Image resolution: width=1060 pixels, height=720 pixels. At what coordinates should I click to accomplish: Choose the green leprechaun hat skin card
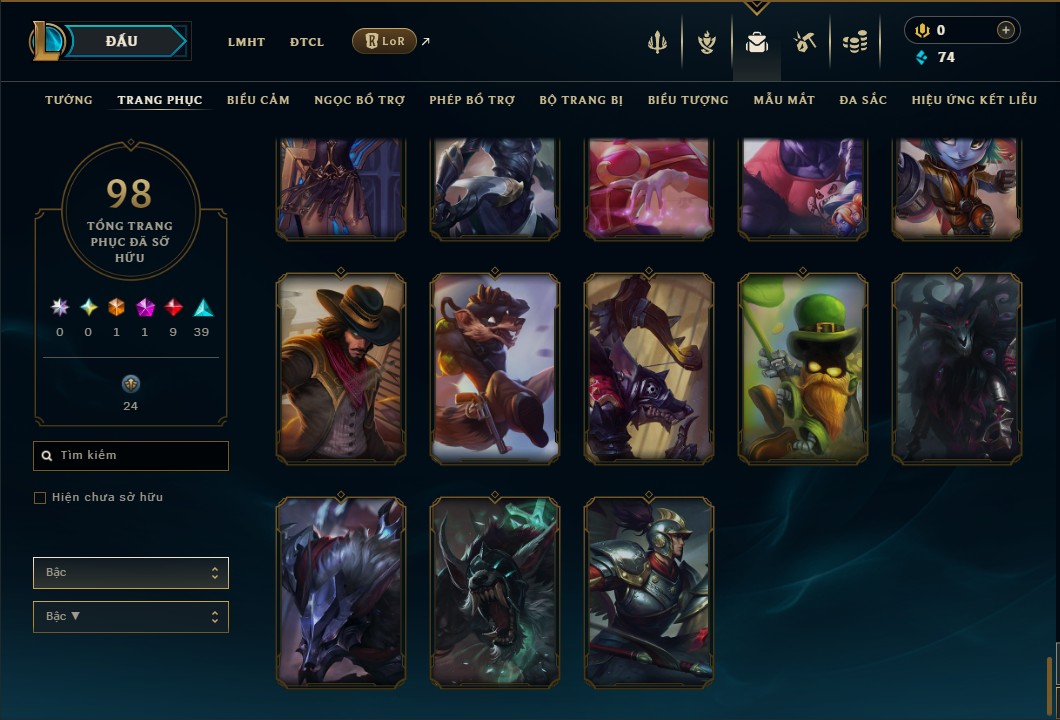pos(803,368)
